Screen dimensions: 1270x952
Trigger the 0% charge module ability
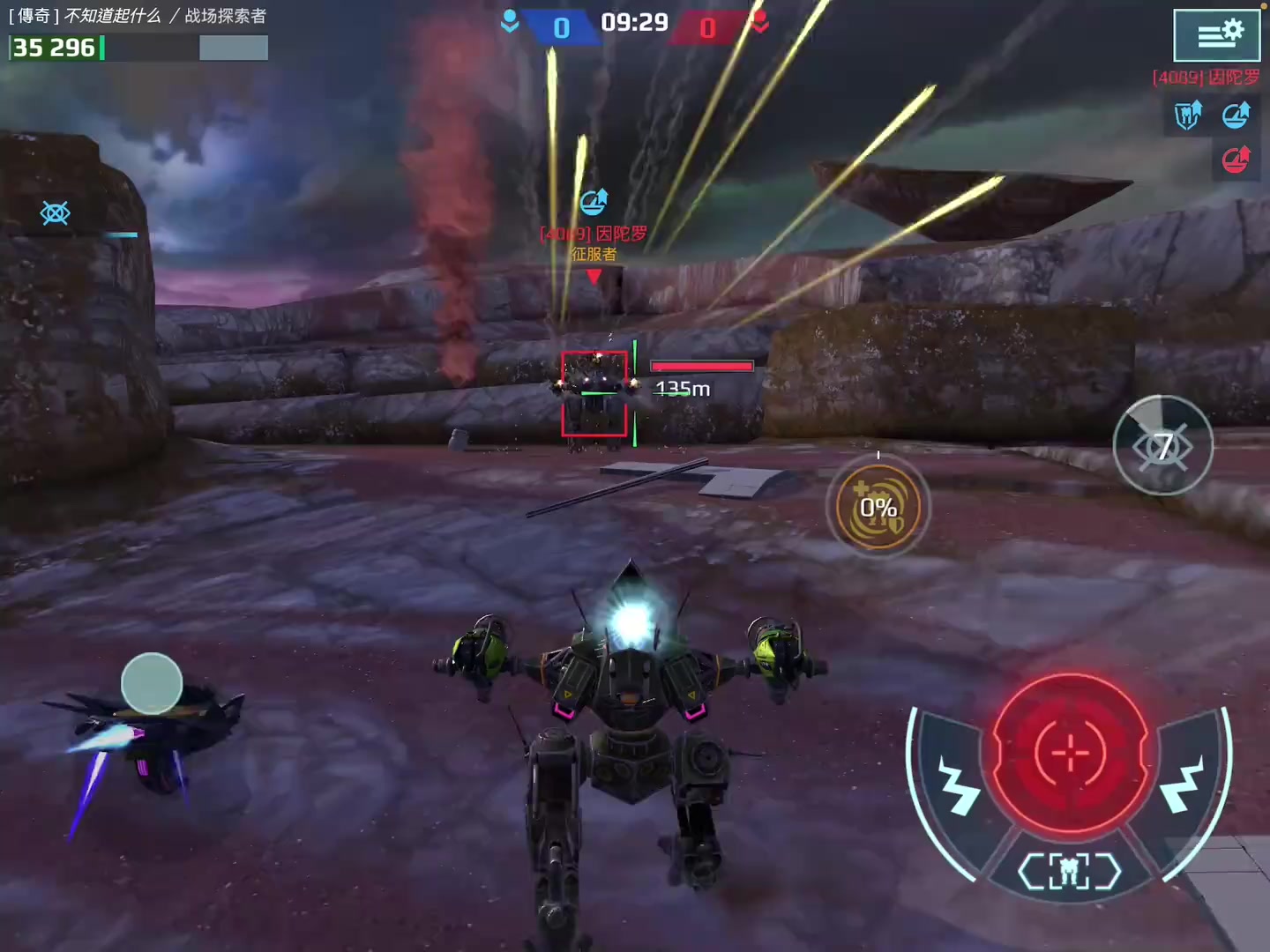878,507
